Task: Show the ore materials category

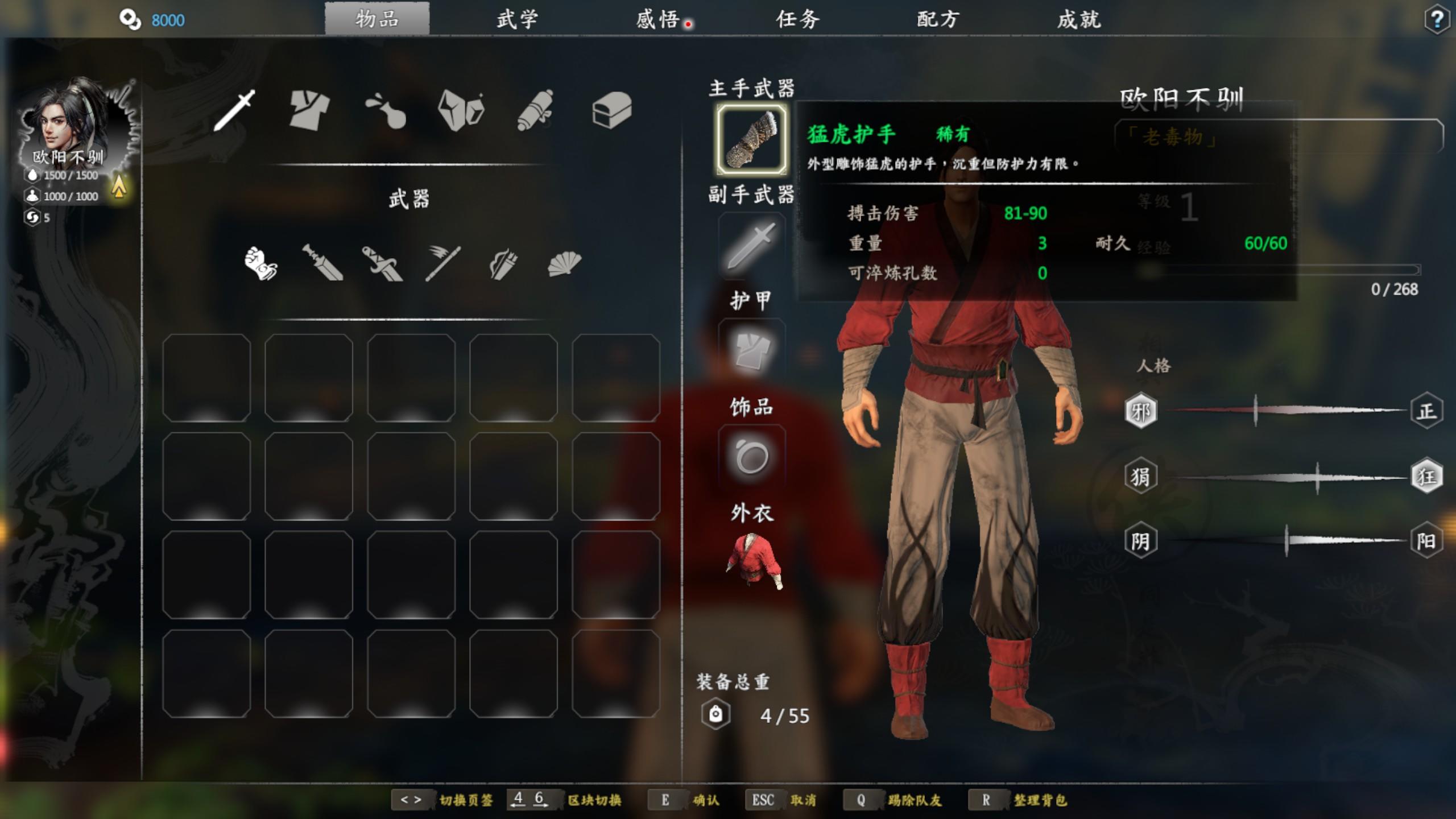Action: click(461, 110)
